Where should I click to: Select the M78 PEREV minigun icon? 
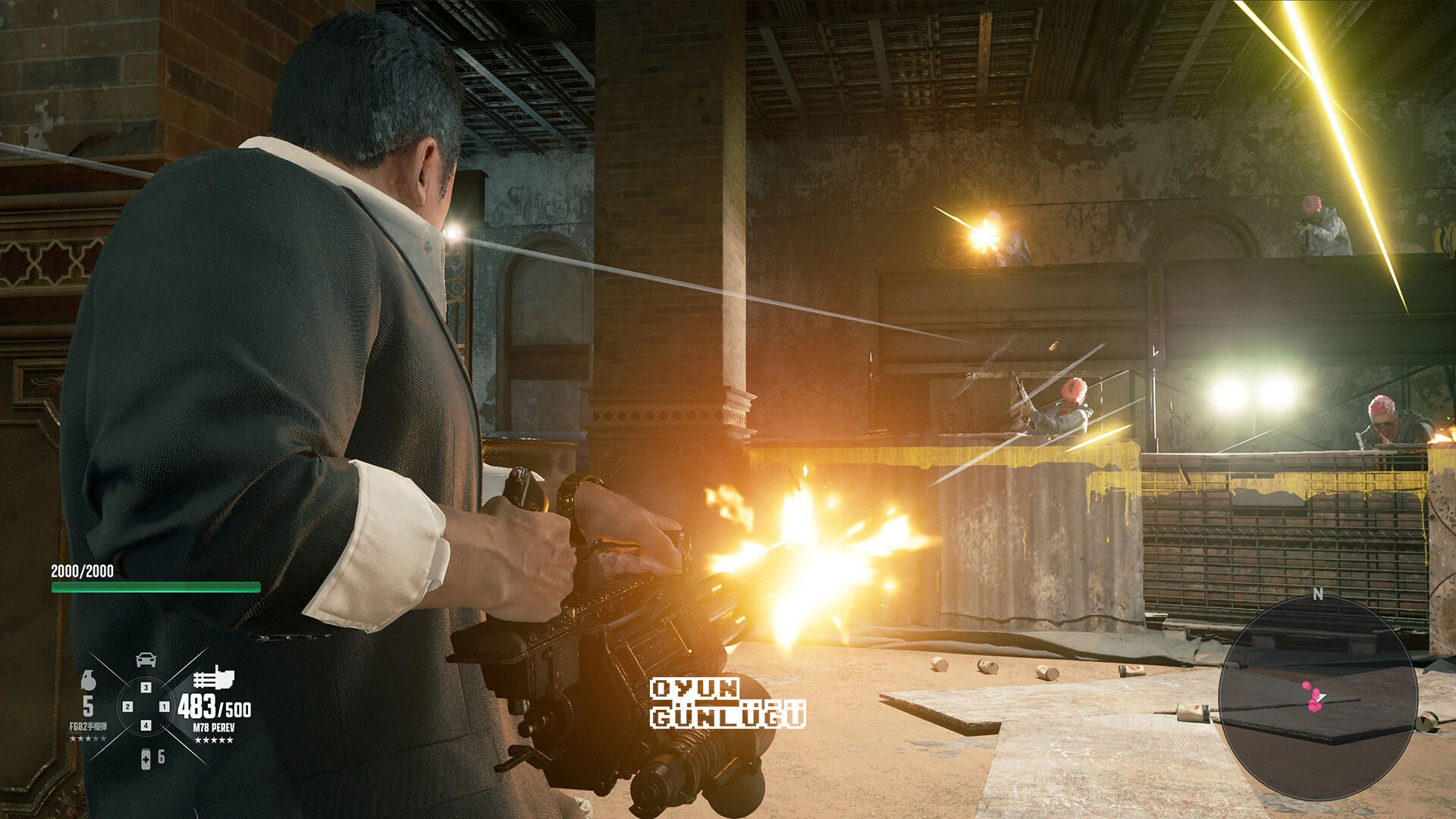click(x=213, y=677)
